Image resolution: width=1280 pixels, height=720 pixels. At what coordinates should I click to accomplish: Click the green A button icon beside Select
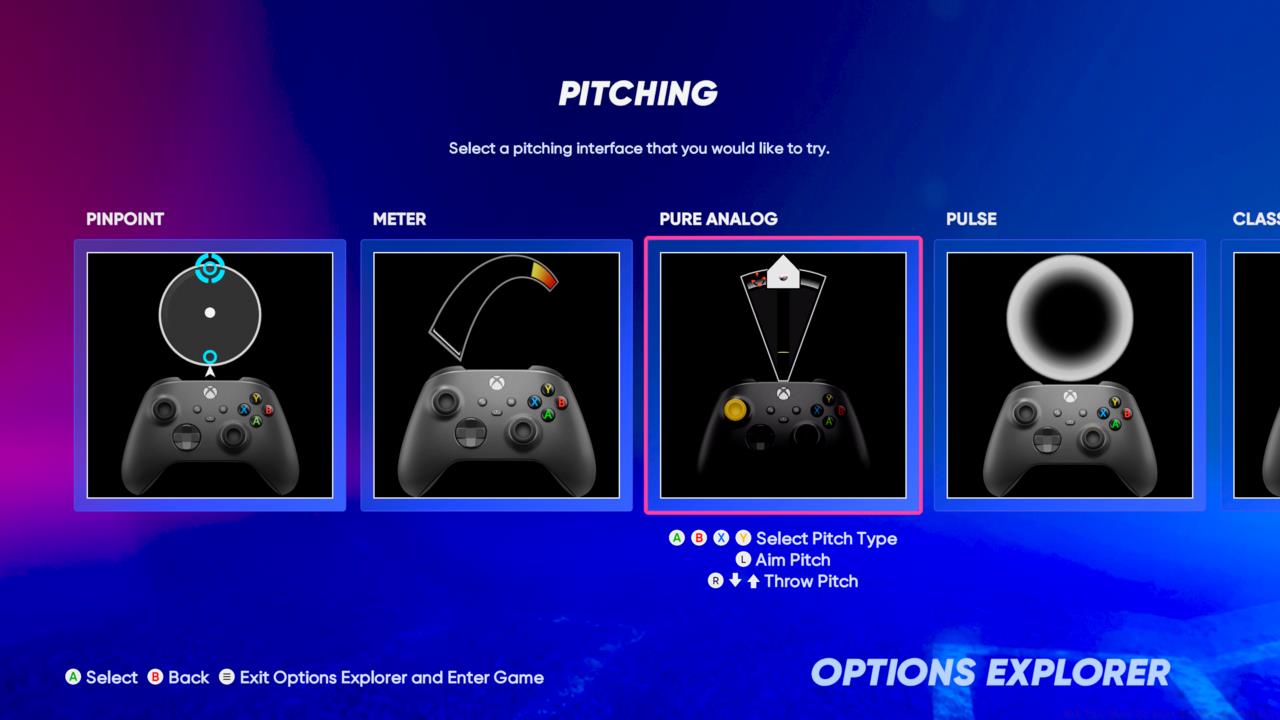tap(74, 677)
